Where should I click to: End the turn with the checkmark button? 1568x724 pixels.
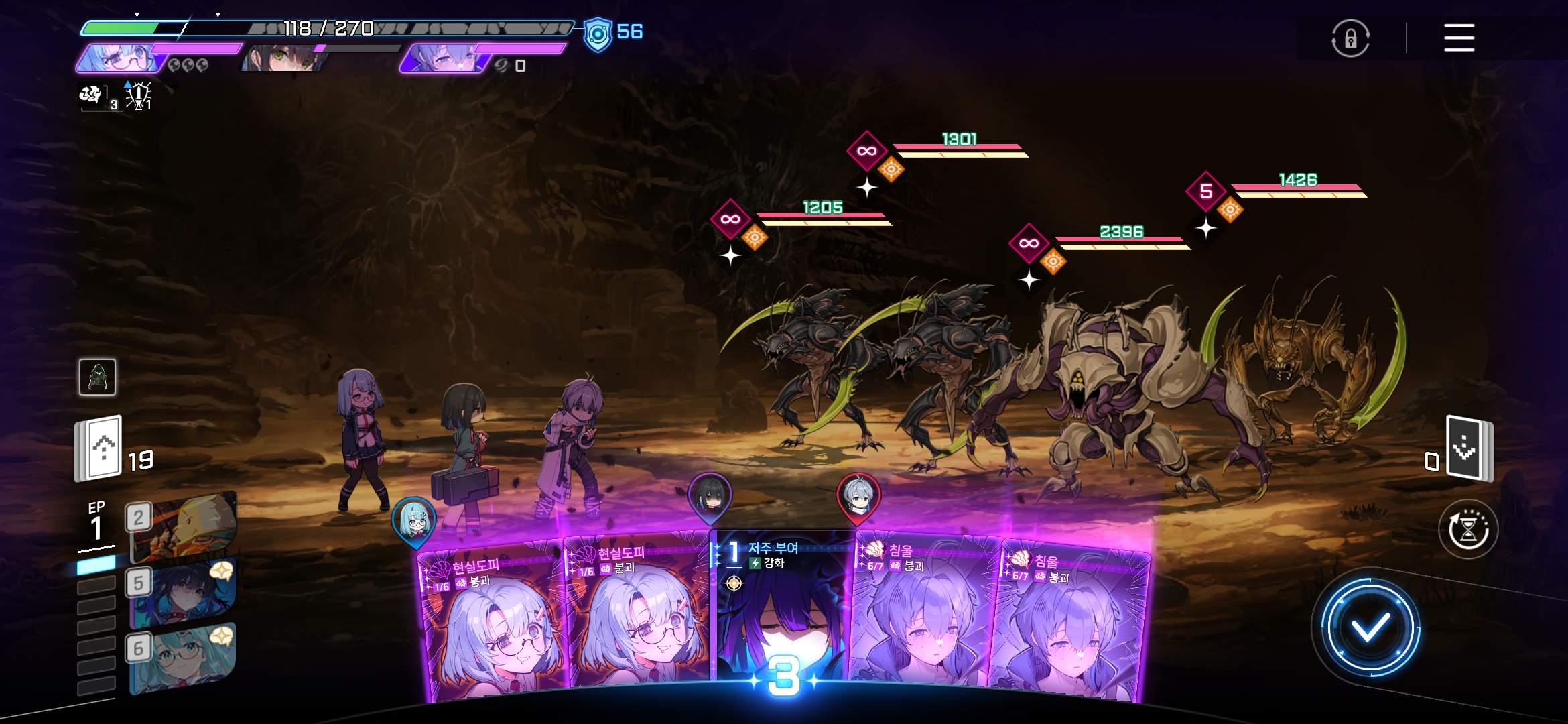click(1370, 628)
